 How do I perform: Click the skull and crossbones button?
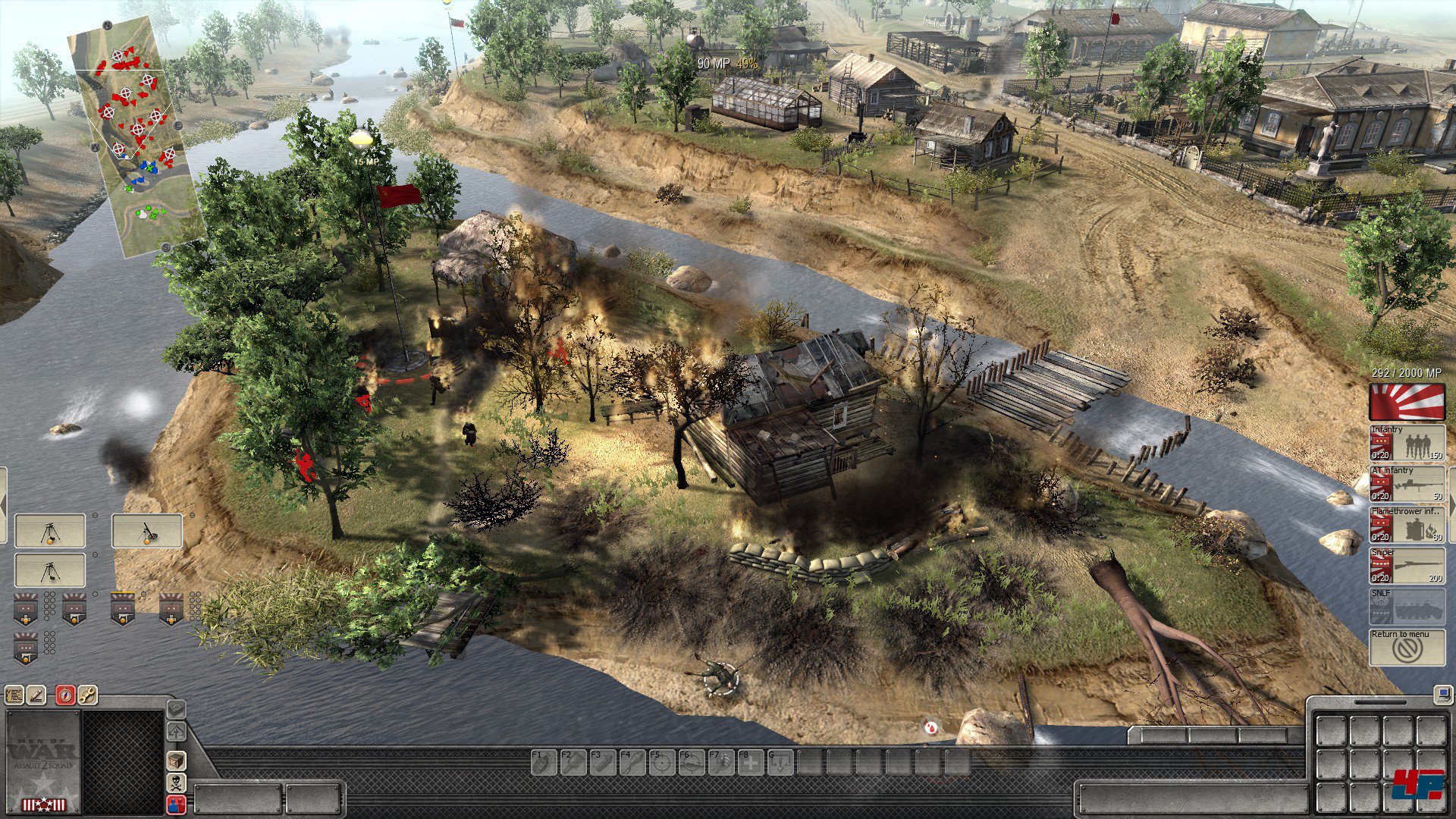176,782
